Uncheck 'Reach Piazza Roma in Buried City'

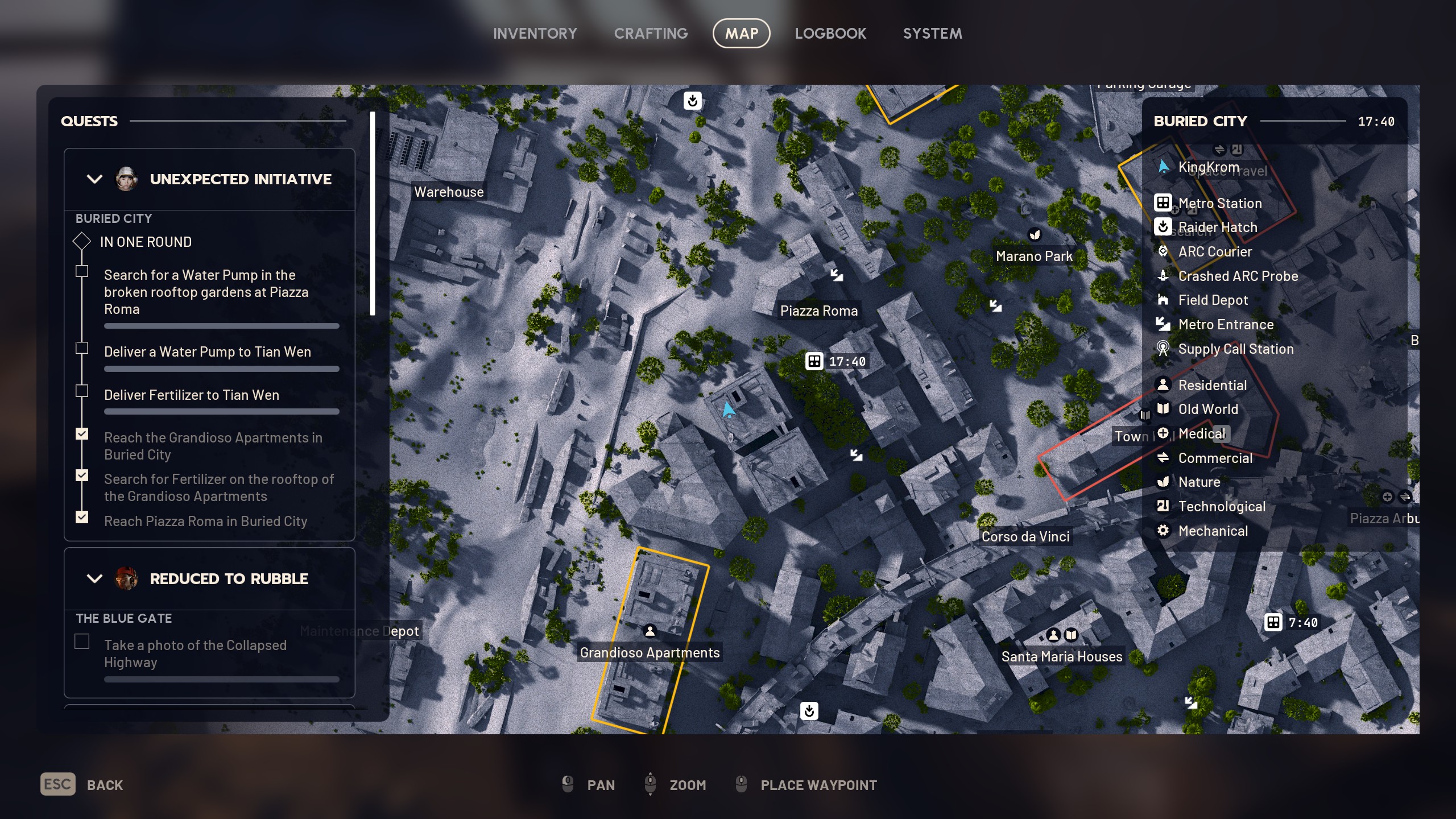[x=82, y=517]
